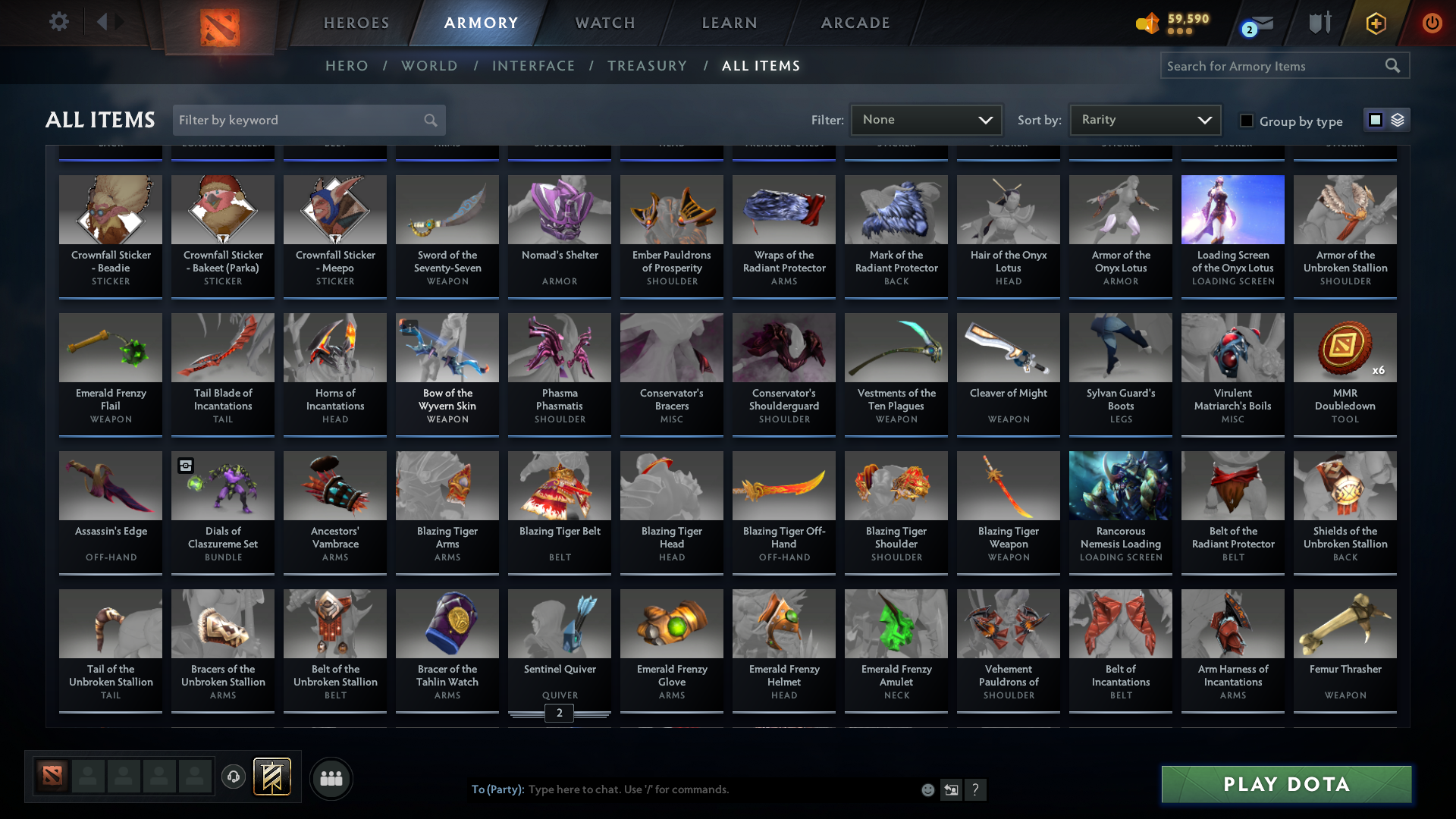Open the TREASURY section
Viewport: 1456px width, 819px height.
[x=647, y=66]
